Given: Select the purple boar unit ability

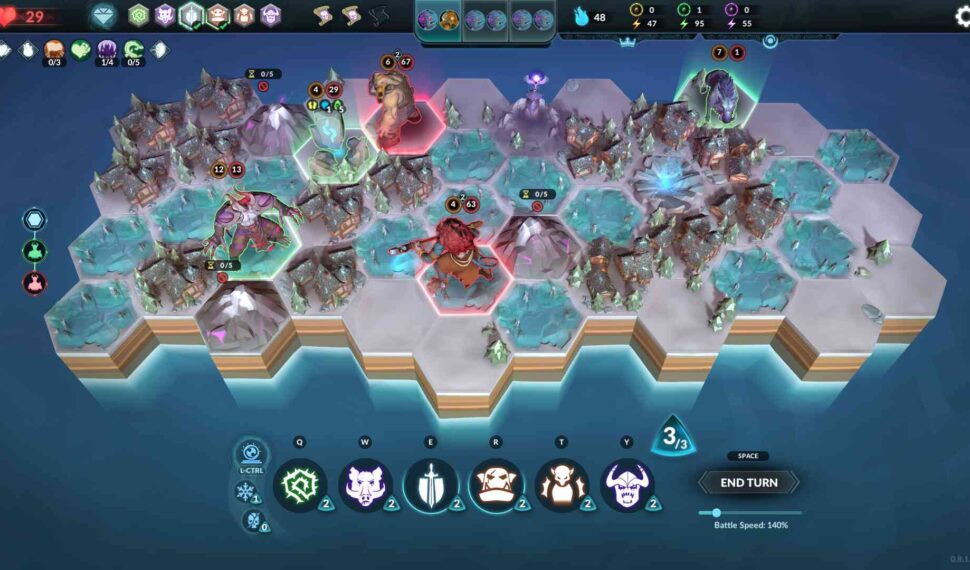Looking at the screenshot, I should (x=365, y=485).
